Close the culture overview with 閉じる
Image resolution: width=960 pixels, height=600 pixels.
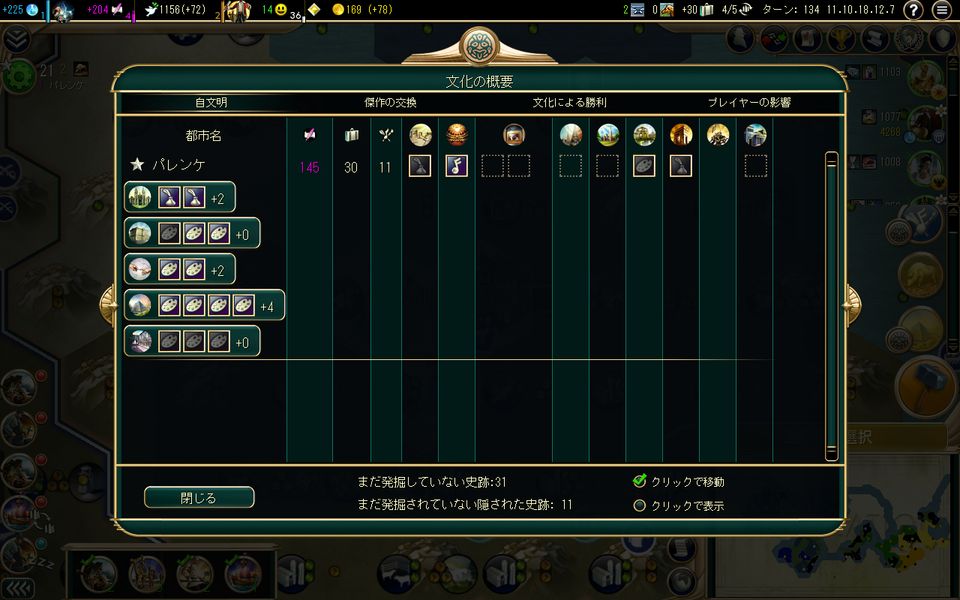199,497
